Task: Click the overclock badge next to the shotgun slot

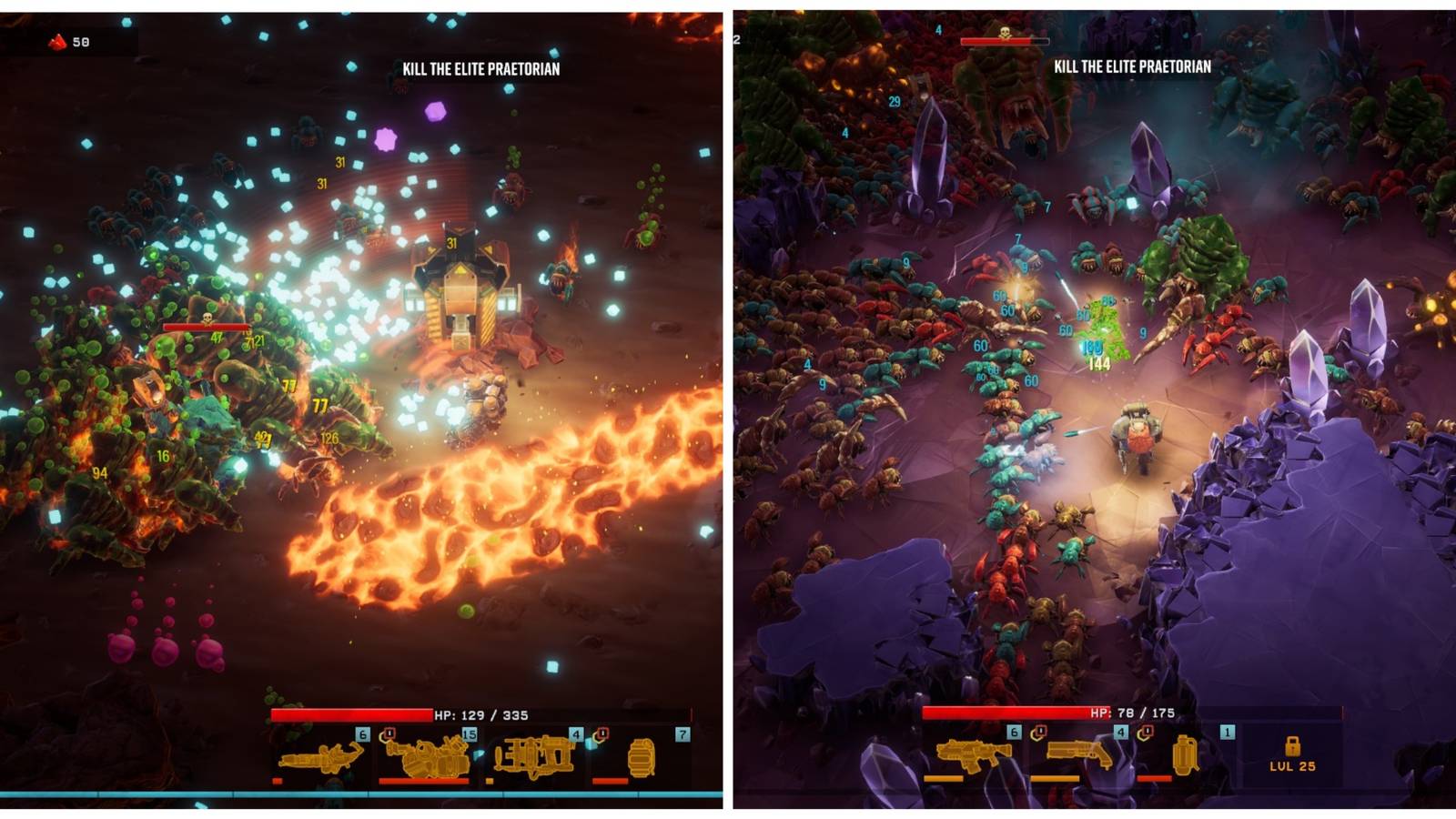Action: (1146, 732)
